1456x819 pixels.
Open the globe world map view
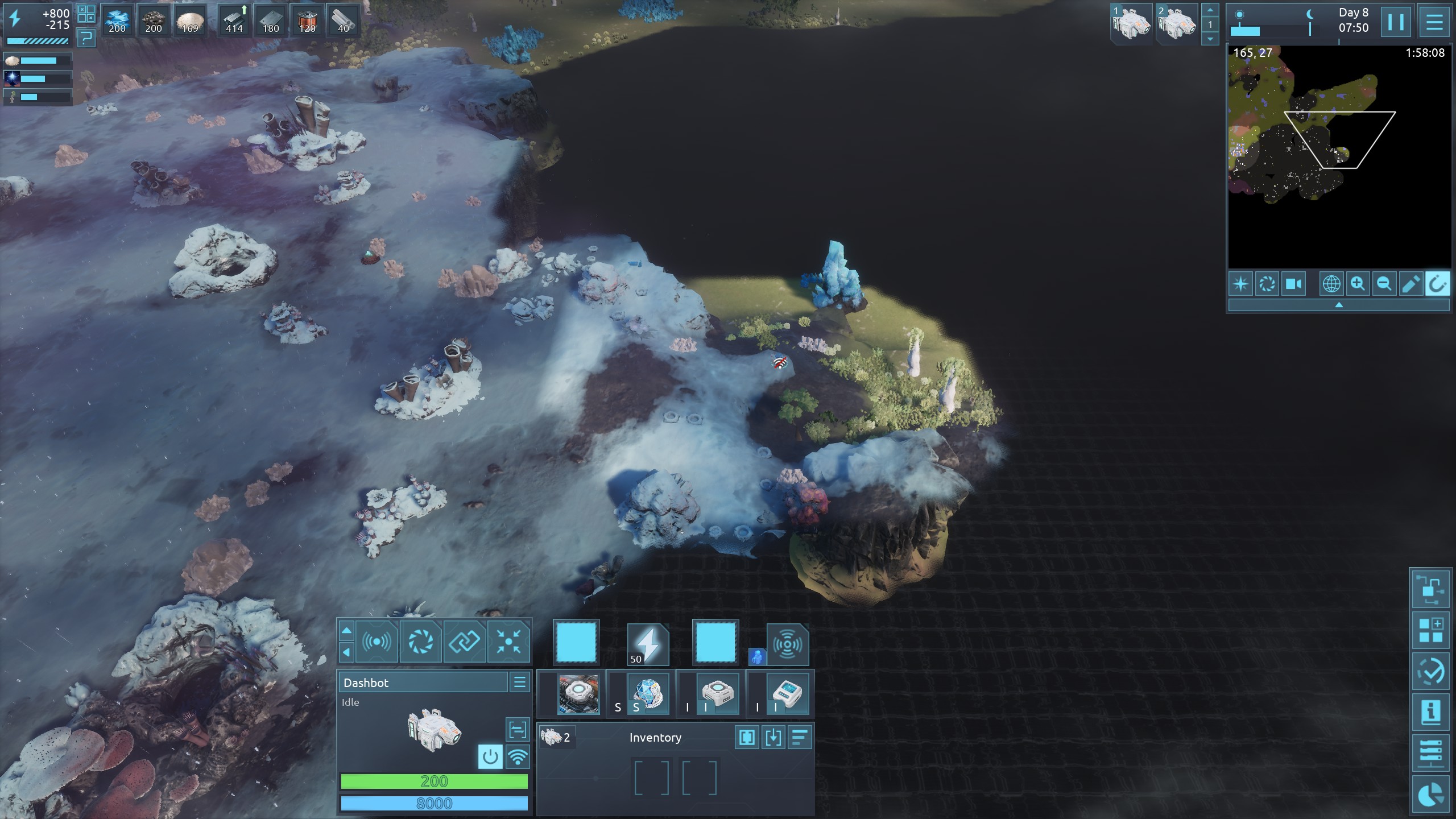[x=1331, y=284]
